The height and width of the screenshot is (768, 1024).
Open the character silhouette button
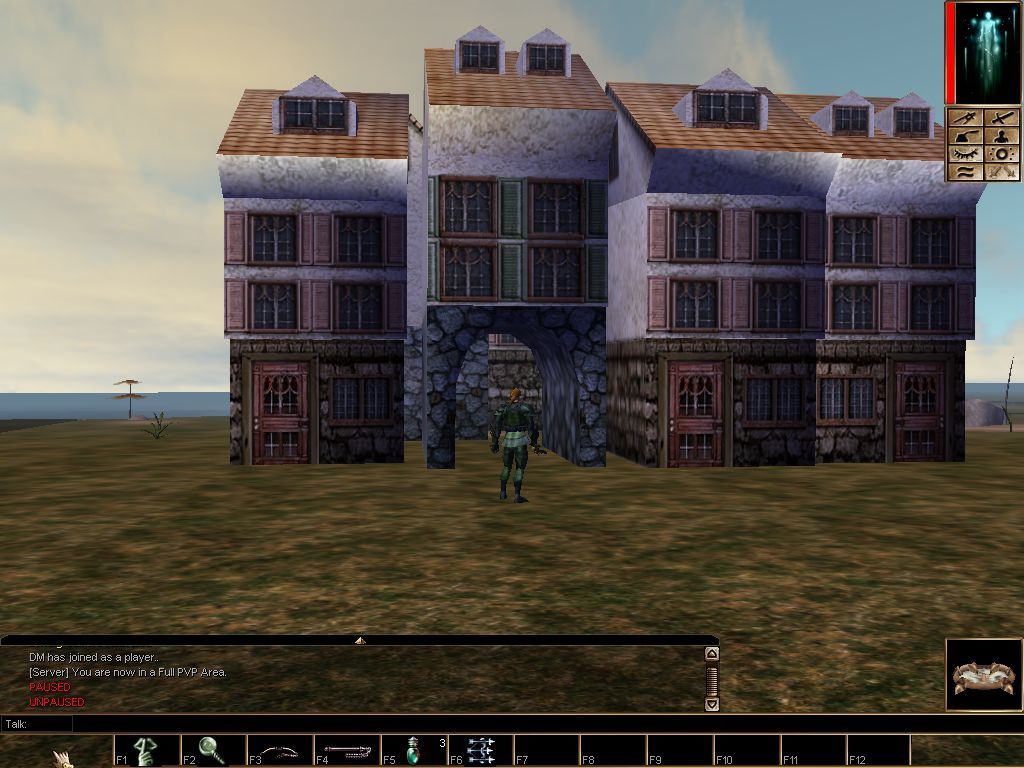1001,136
